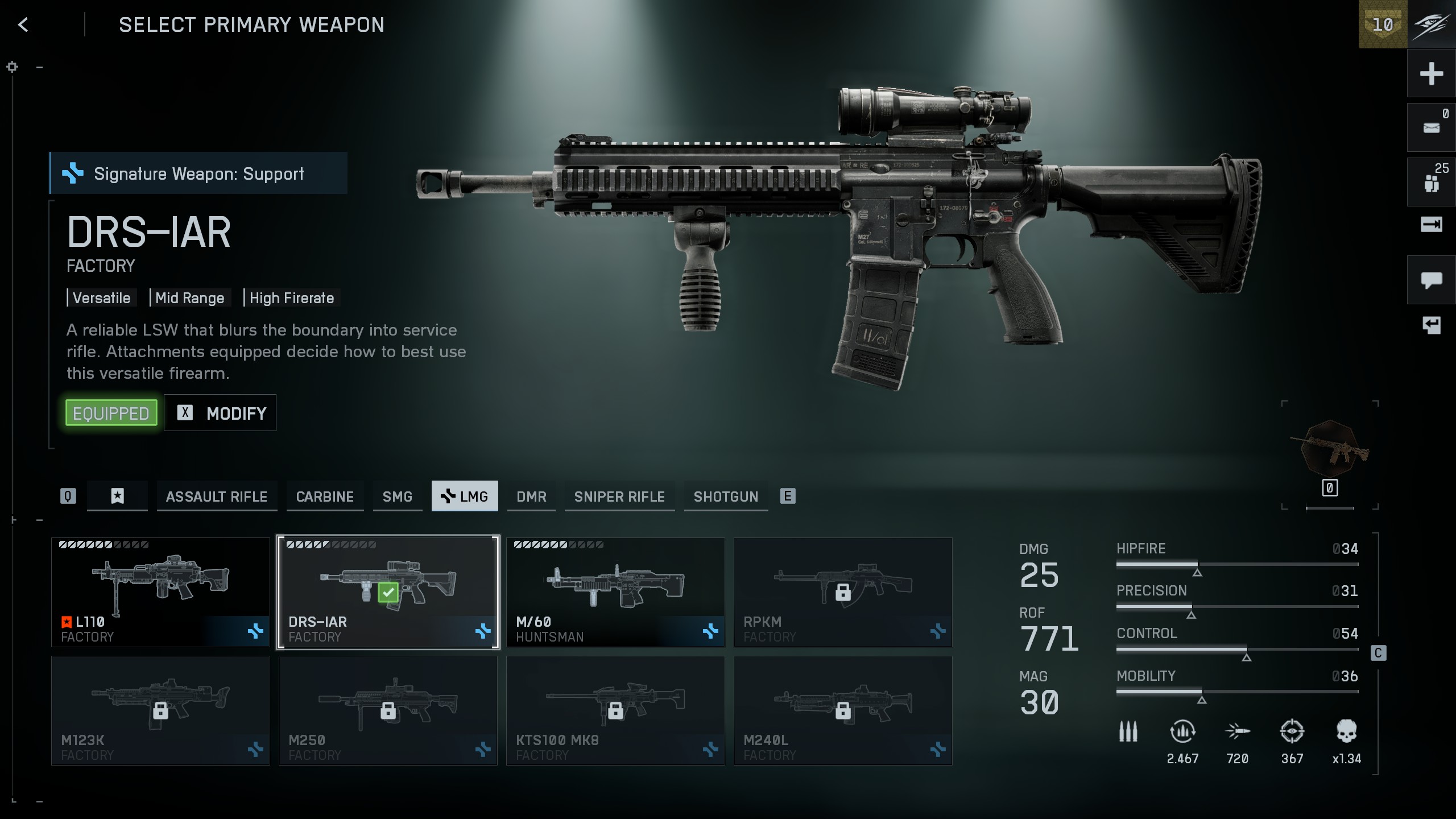This screenshot has width=1456, height=819.
Task: Open the chat speech bubble icon
Action: point(1431,280)
